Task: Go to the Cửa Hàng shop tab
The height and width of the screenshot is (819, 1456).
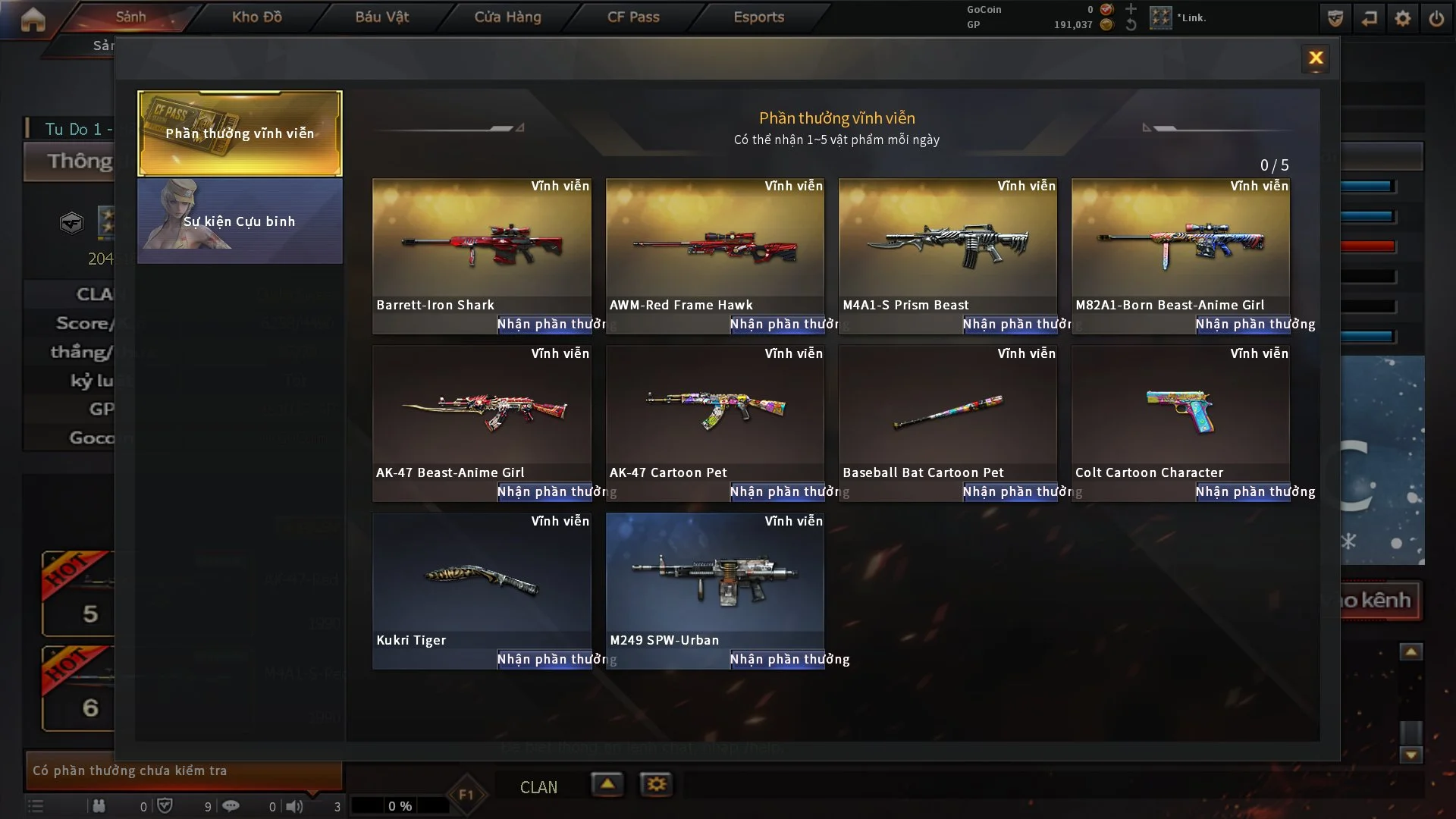Action: pos(507,17)
